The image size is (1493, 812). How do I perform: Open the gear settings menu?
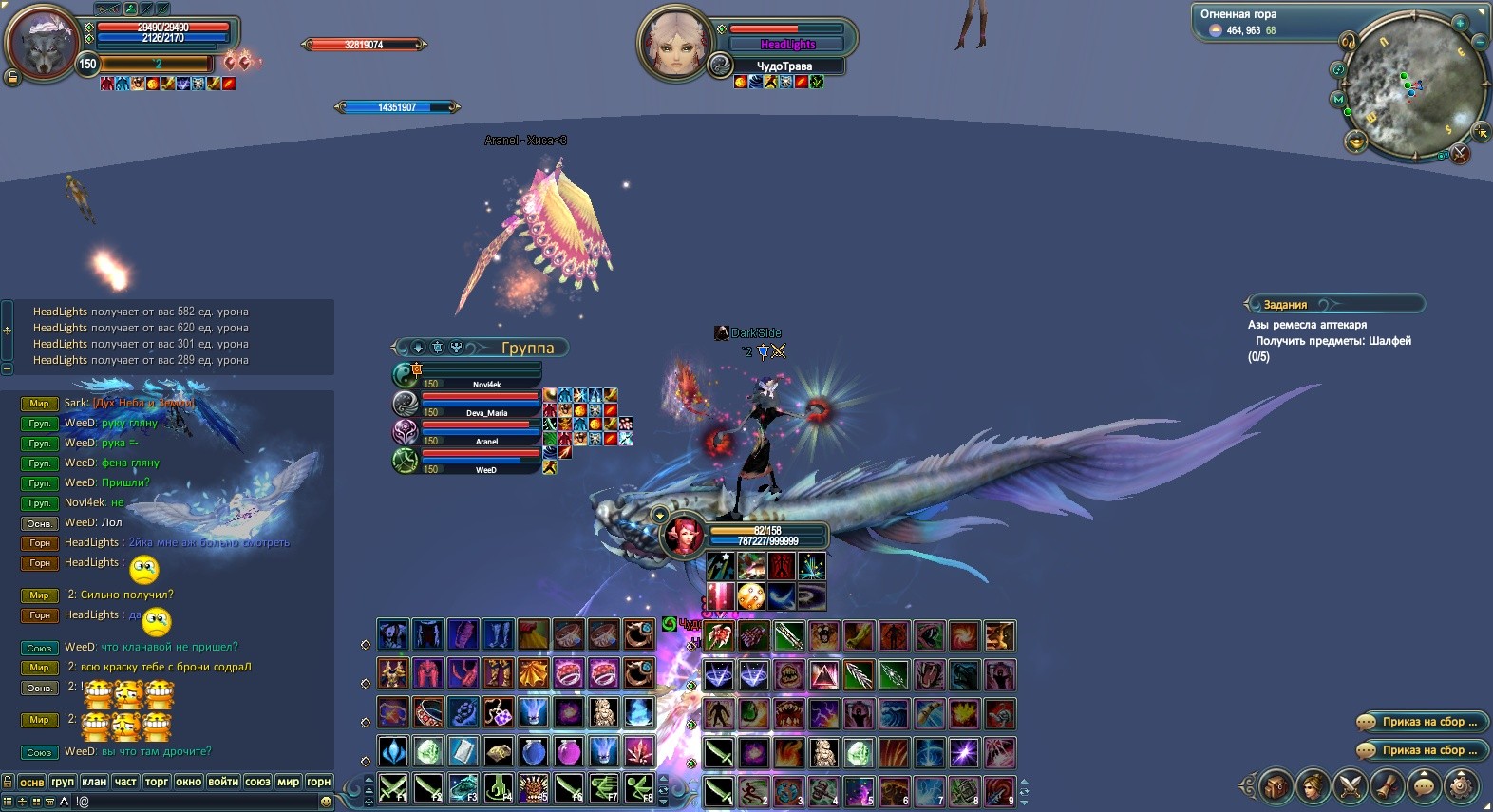coord(1461,785)
